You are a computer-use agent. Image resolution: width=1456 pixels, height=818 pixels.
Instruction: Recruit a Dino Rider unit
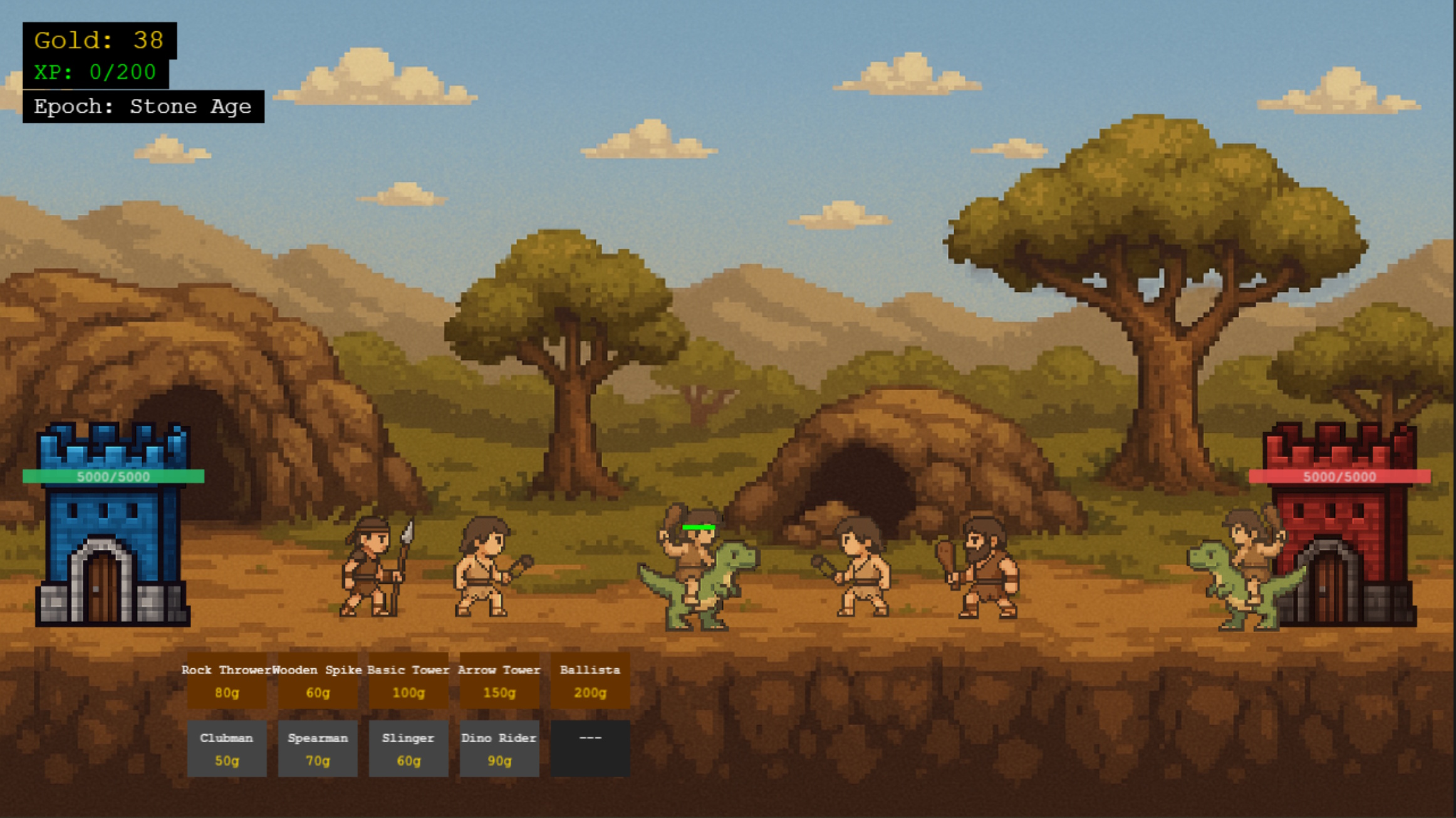click(499, 750)
